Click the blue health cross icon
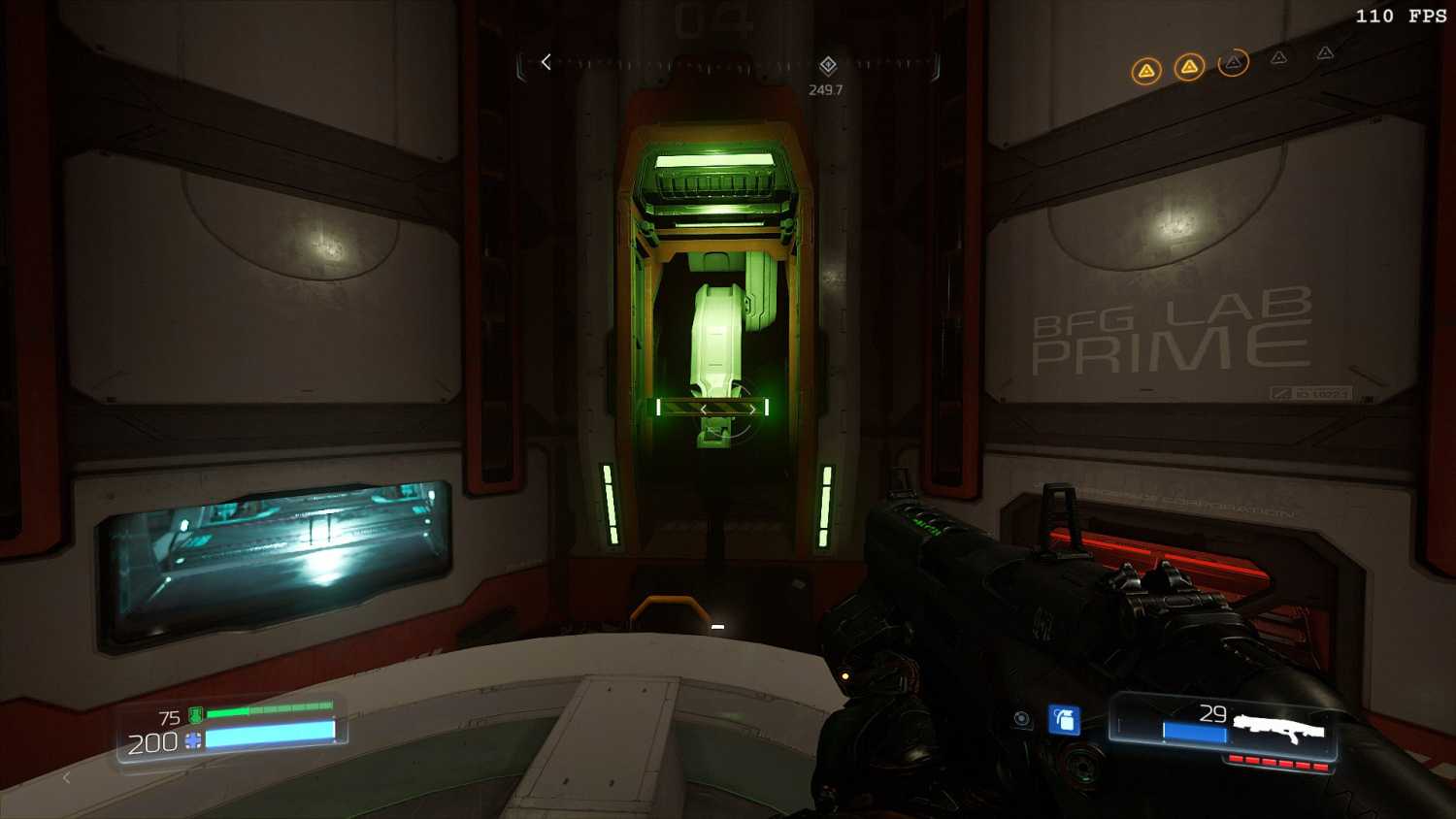 [193, 741]
